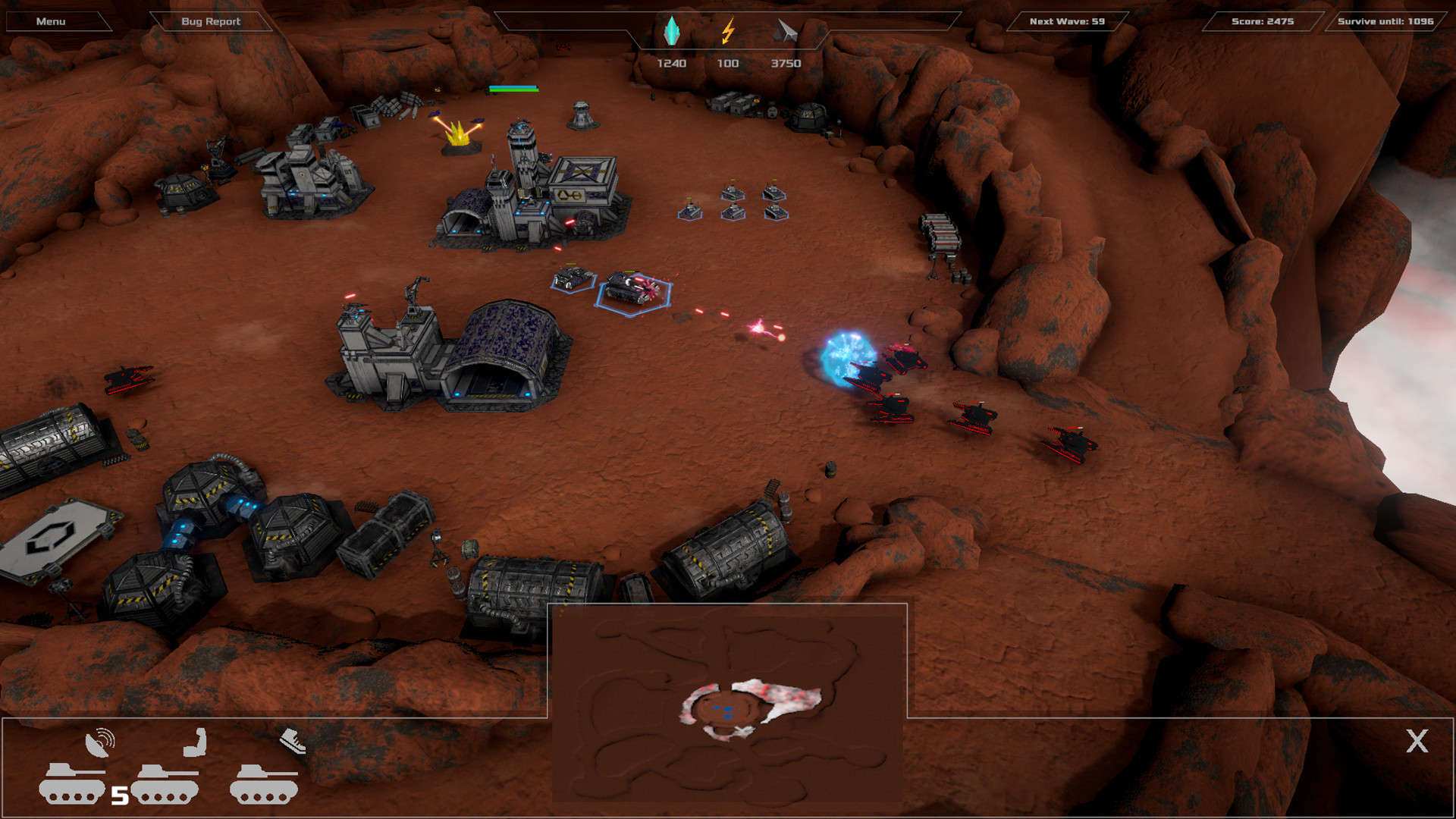Click the strength arm ability icon

pyautogui.click(x=193, y=744)
